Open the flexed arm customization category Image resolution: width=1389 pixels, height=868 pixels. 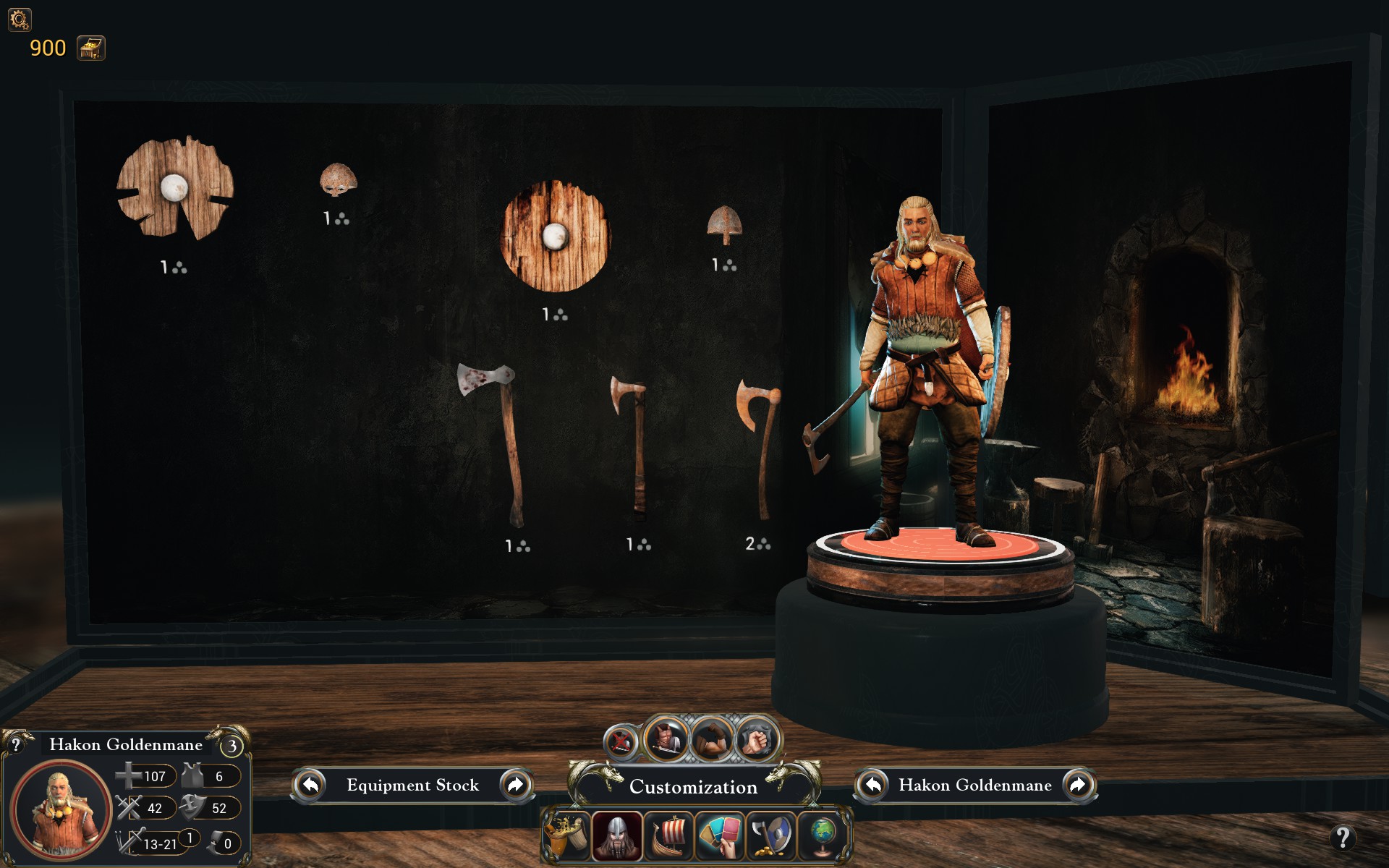point(712,739)
